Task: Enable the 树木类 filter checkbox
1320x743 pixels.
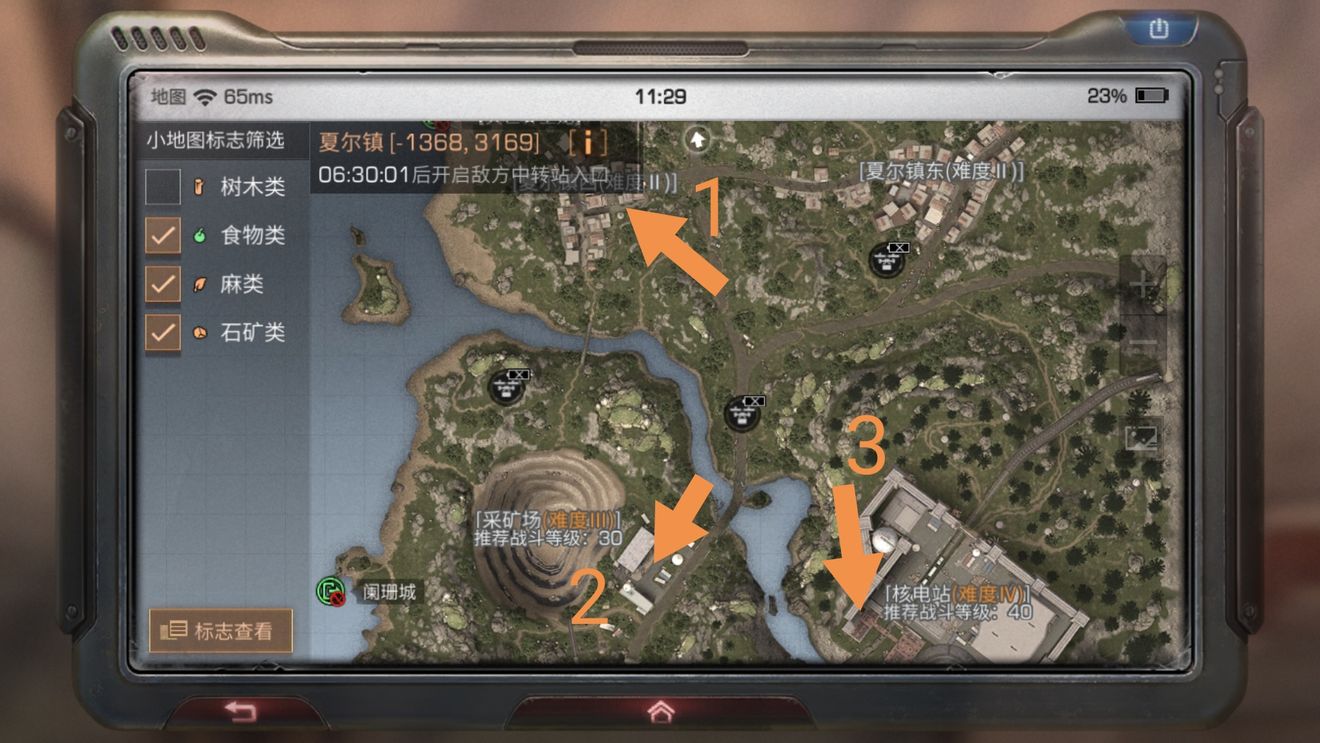Action: (x=163, y=187)
